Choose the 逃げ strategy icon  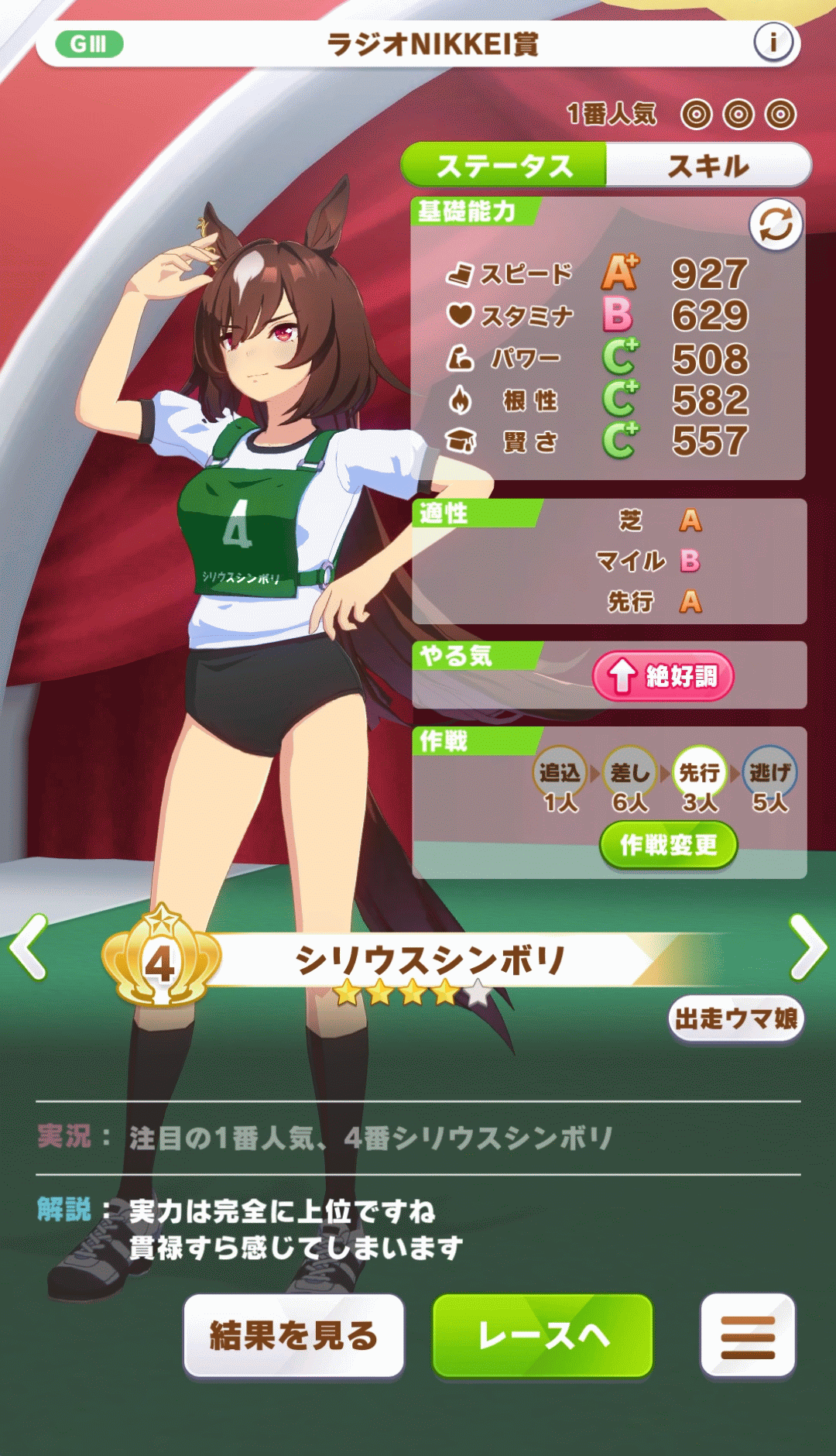pyautogui.click(x=769, y=772)
